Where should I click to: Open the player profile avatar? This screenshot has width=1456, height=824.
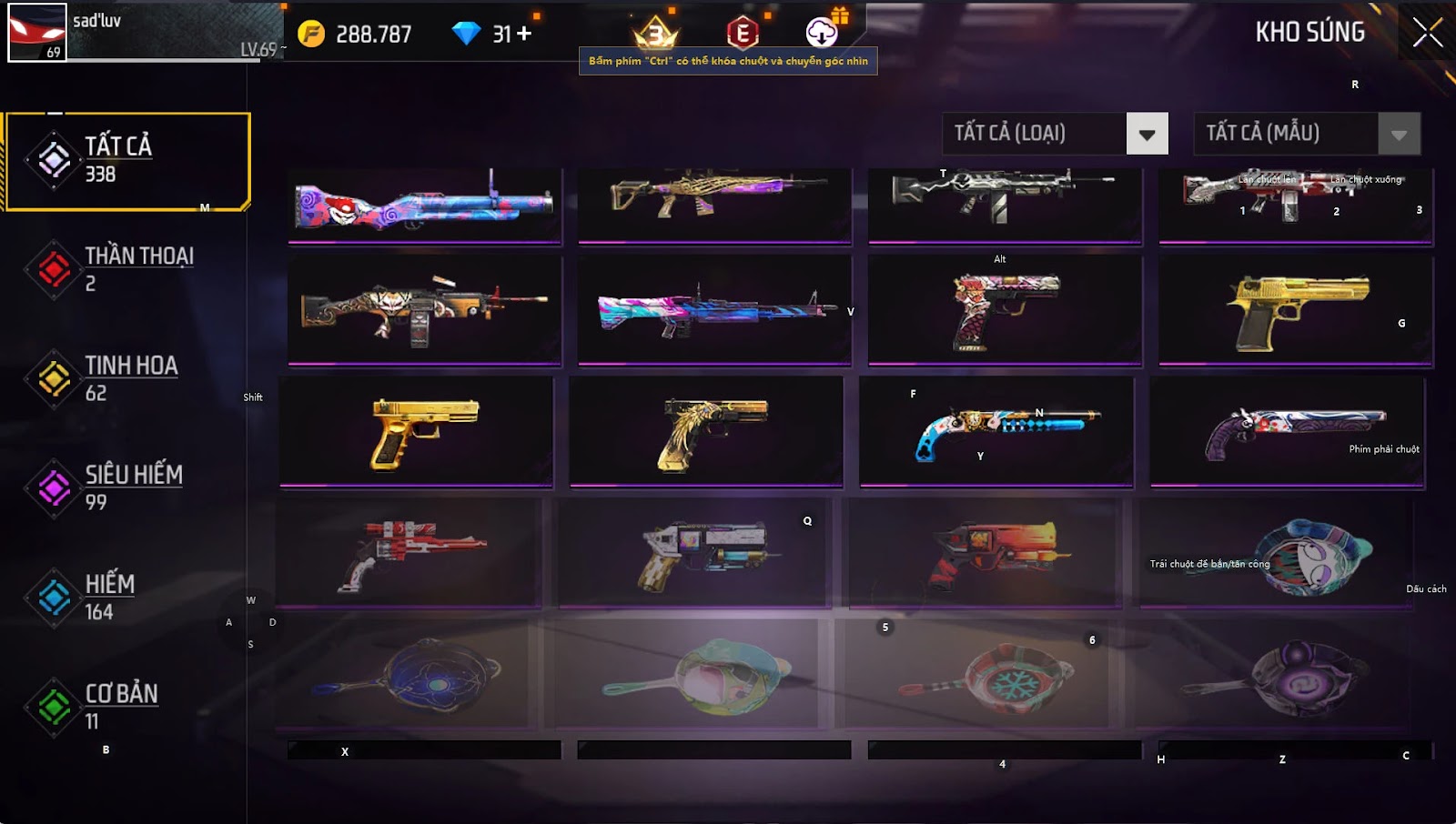tap(37, 33)
